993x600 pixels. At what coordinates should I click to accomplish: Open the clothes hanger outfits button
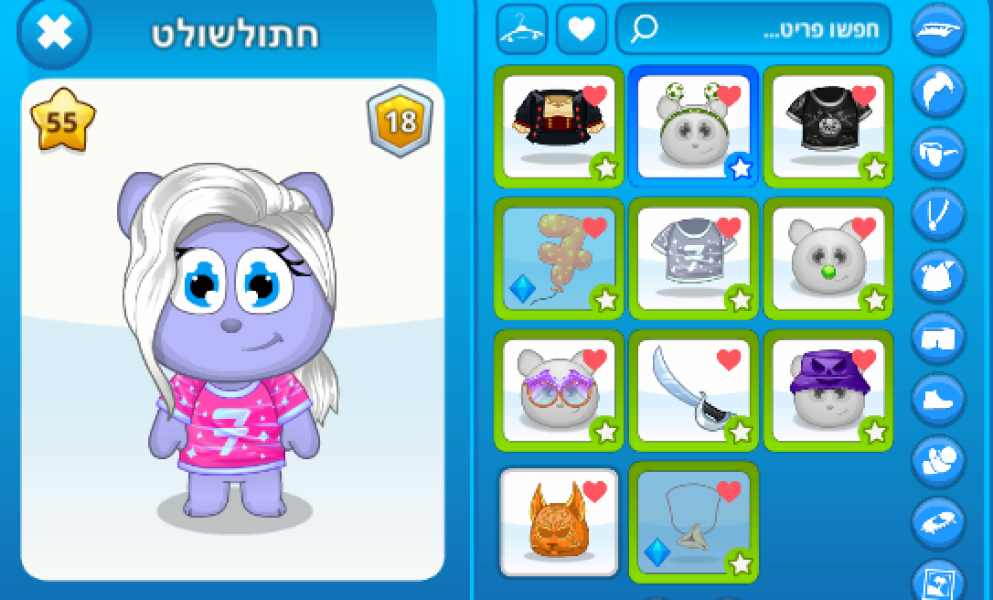[x=520, y=30]
